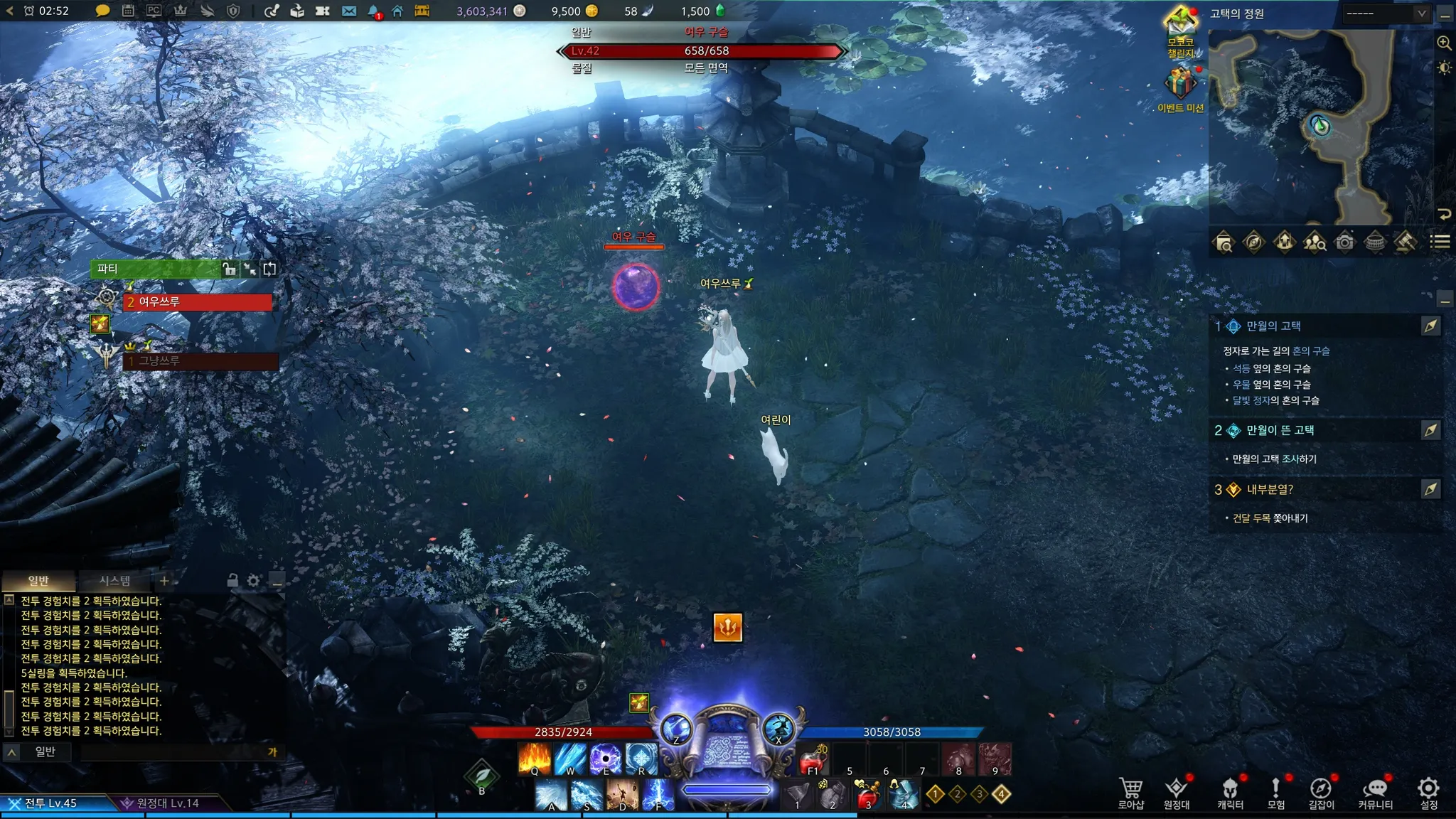Click the 이벤트 미션 gift box icon
This screenshot has width=1456, height=819.
click(1180, 85)
